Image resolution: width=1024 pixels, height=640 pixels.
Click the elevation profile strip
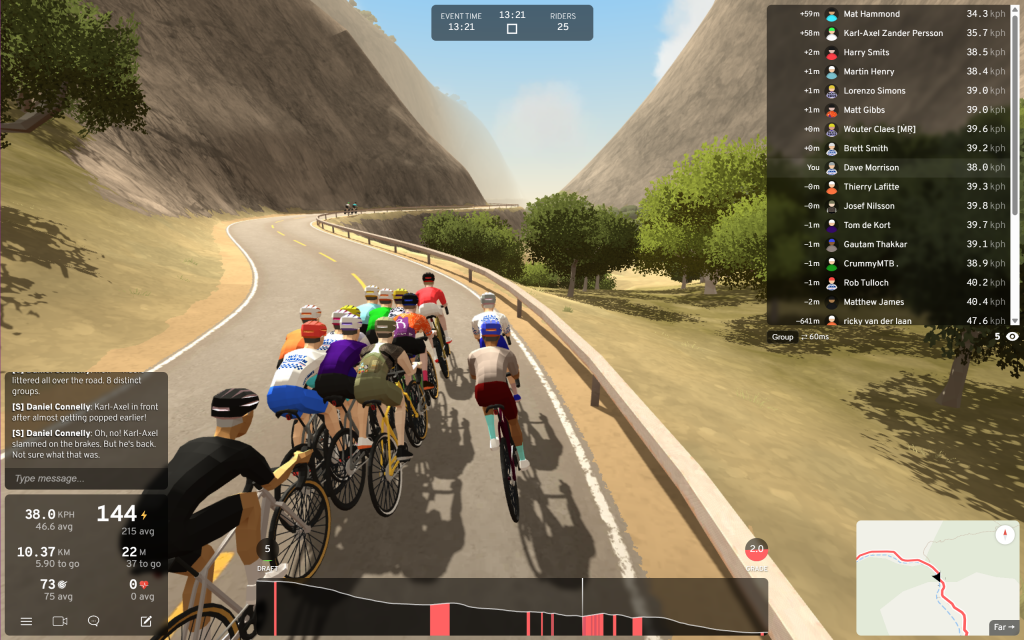click(x=510, y=608)
